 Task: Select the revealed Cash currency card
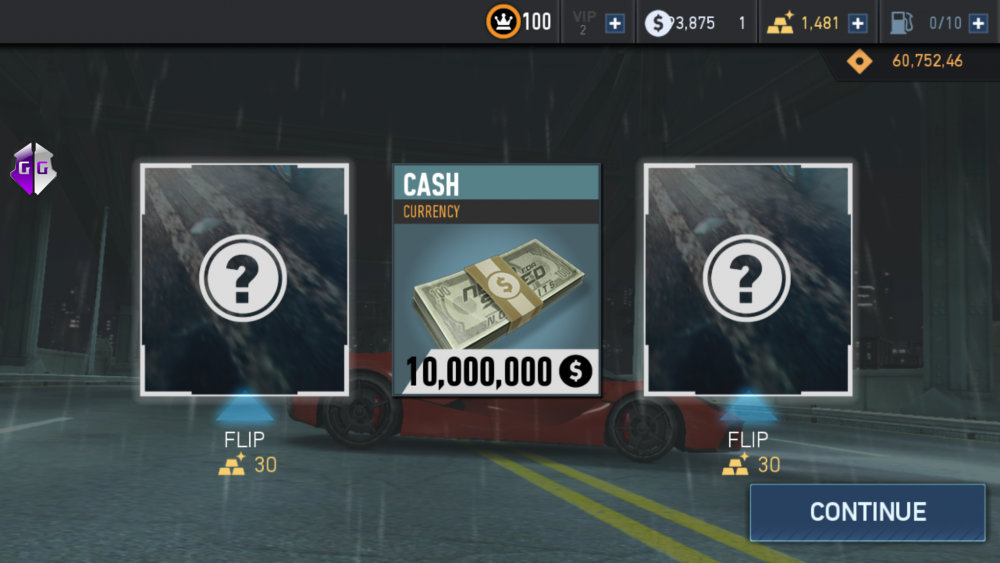[x=496, y=279]
